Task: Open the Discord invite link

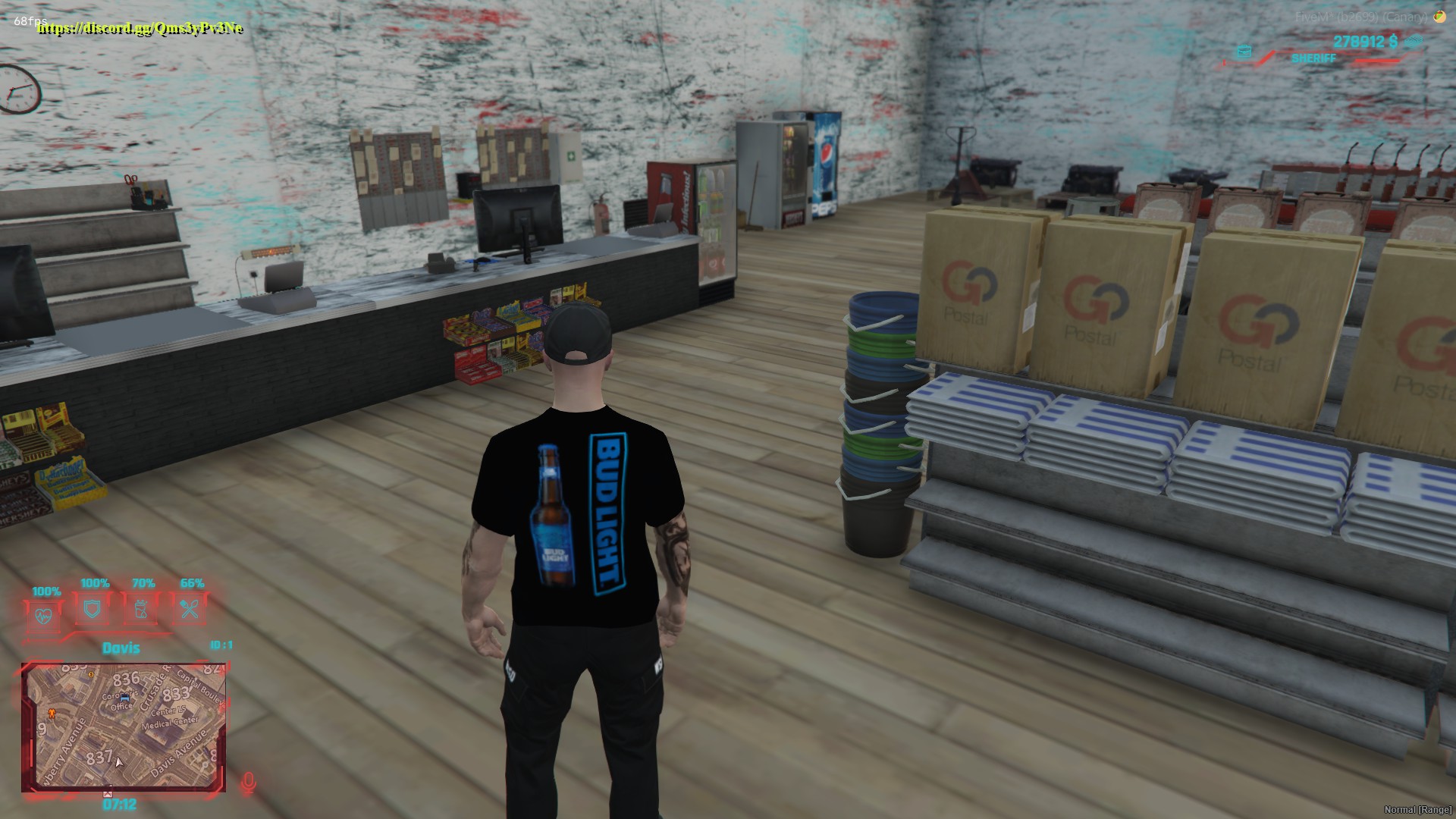Action: [141, 29]
